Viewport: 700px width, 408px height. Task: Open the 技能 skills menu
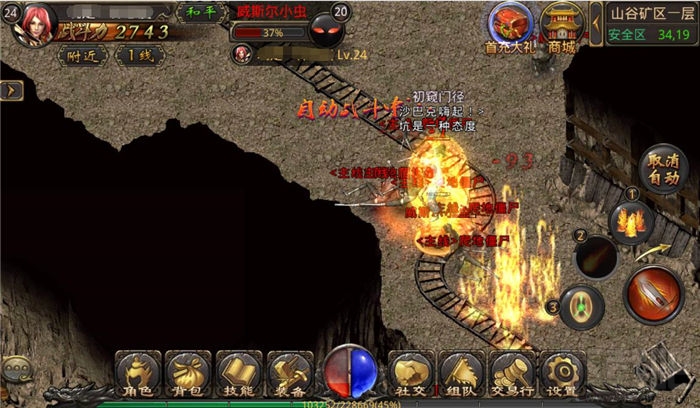click(238, 373)
